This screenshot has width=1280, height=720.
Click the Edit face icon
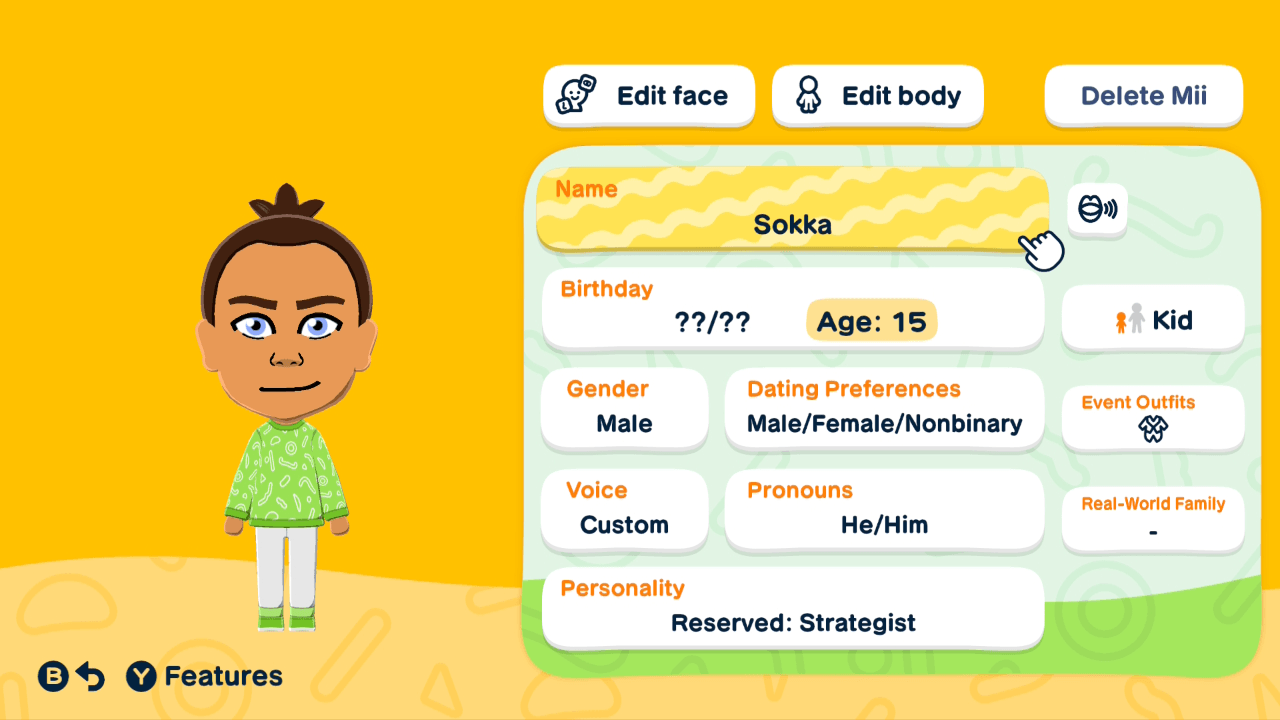coord(573,95)
